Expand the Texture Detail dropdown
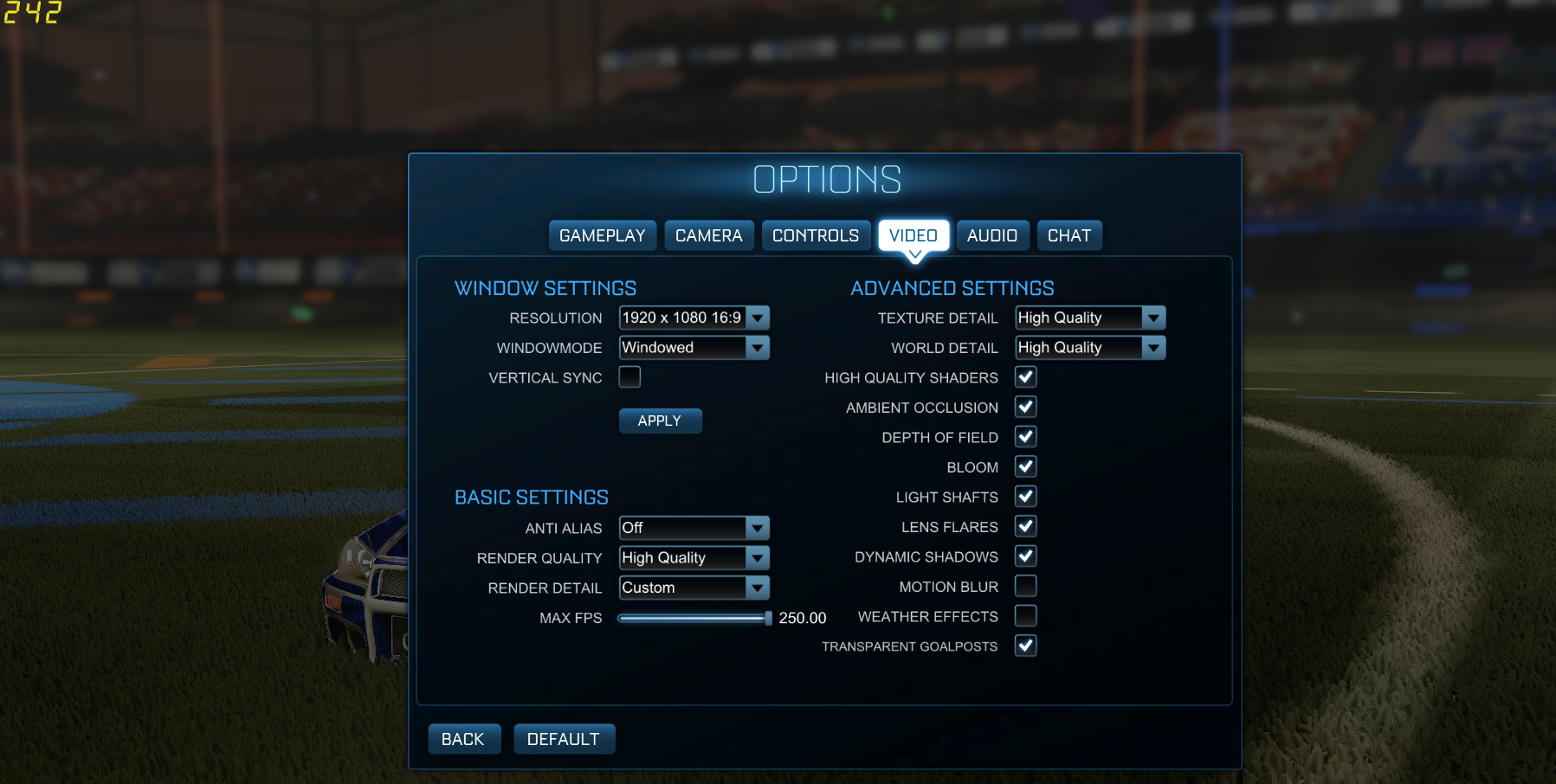 click(1153, 318)
